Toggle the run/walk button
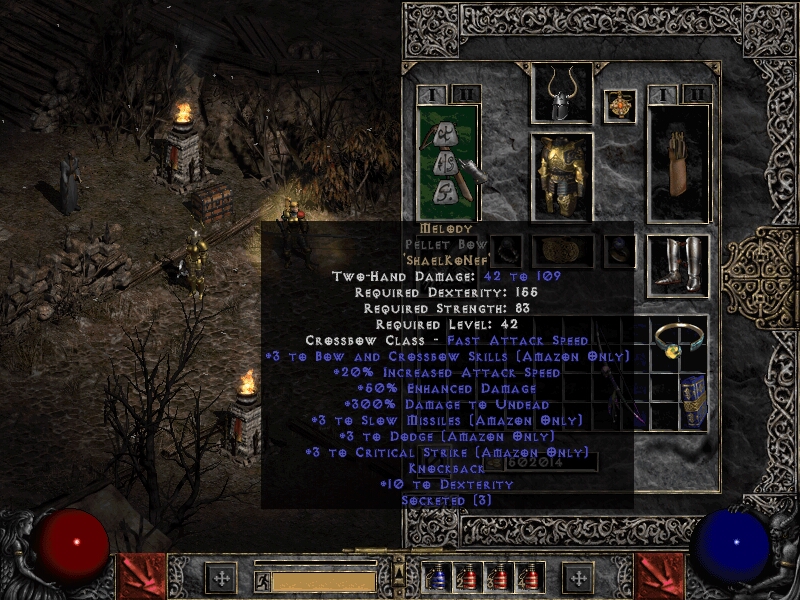The image size is (800, 600). coord(262,580)
